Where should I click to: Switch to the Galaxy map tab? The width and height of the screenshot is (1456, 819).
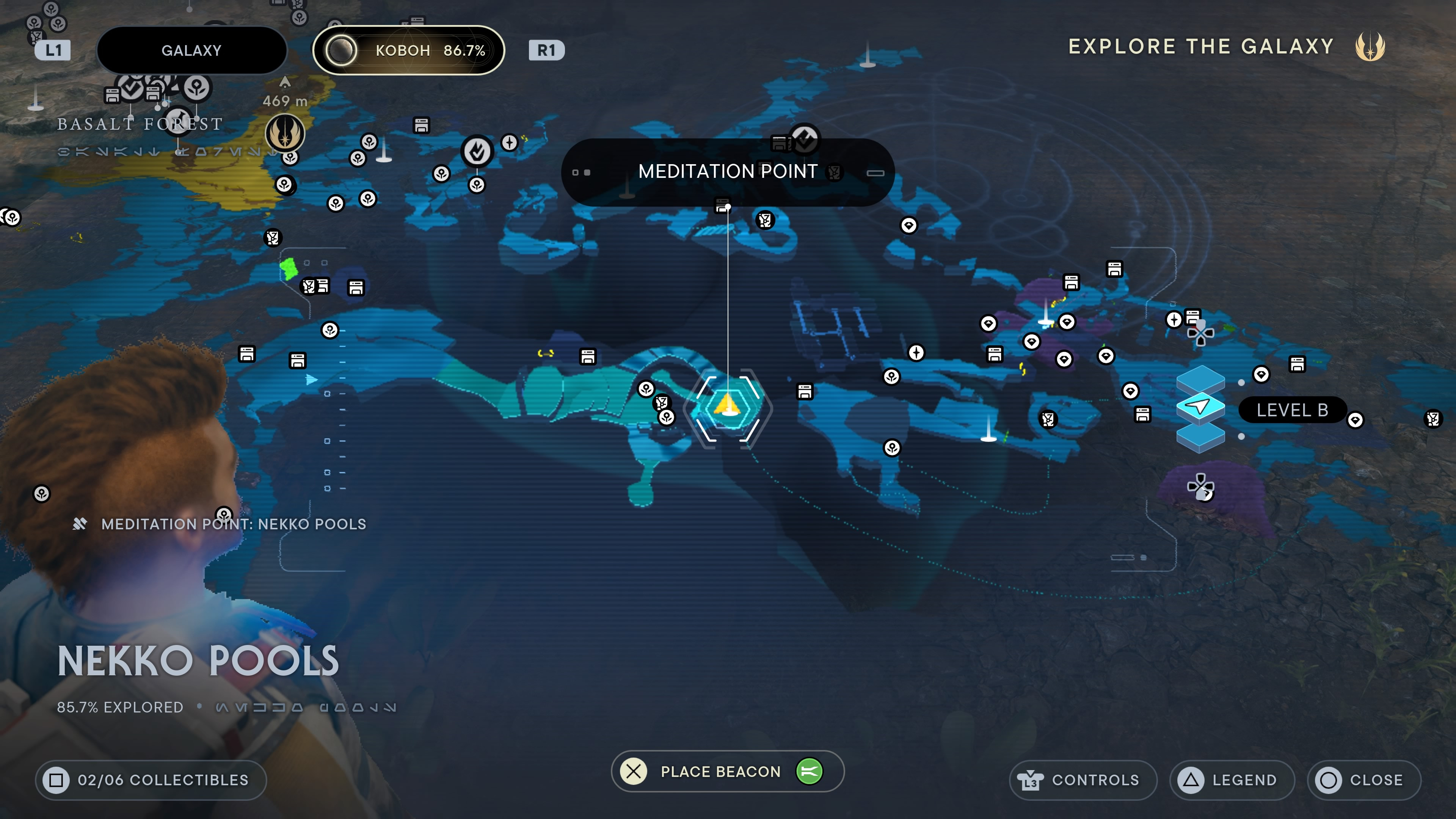click(x=191, y=50)
